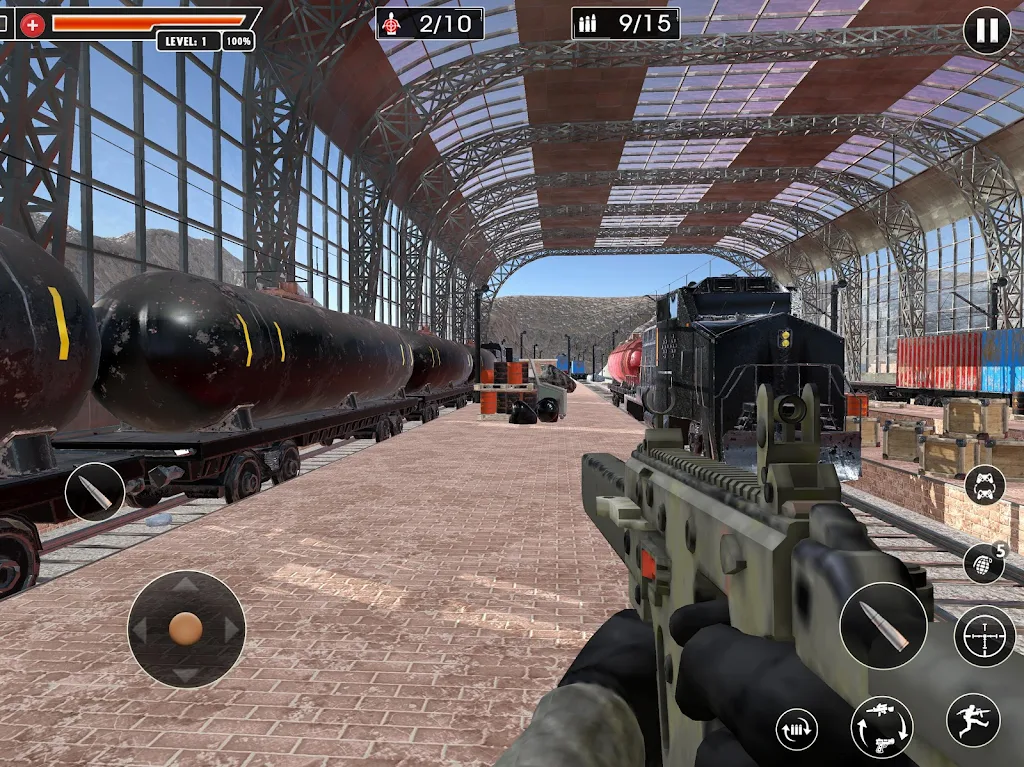Tap the large bullet fire button
Screen dimensions: 1024x767
pos(883,625)
